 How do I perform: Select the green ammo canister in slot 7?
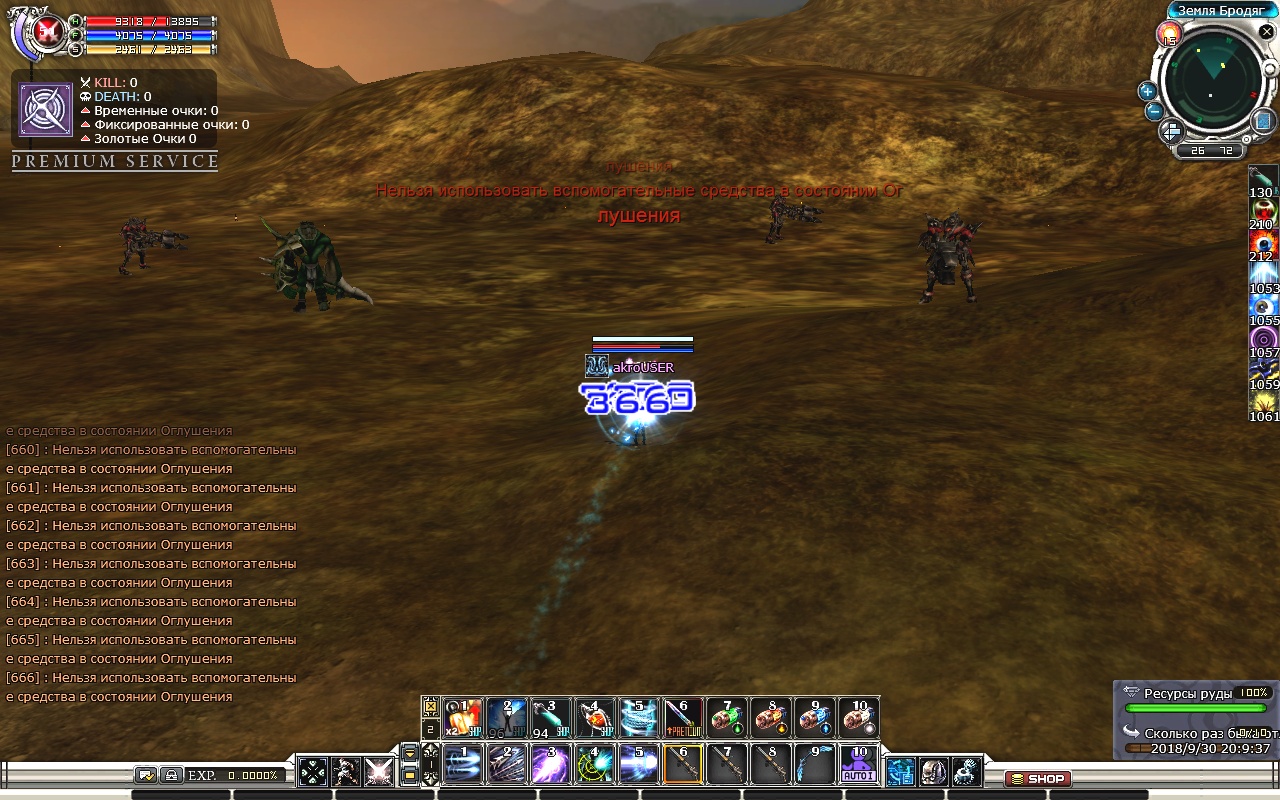(727, 717)
